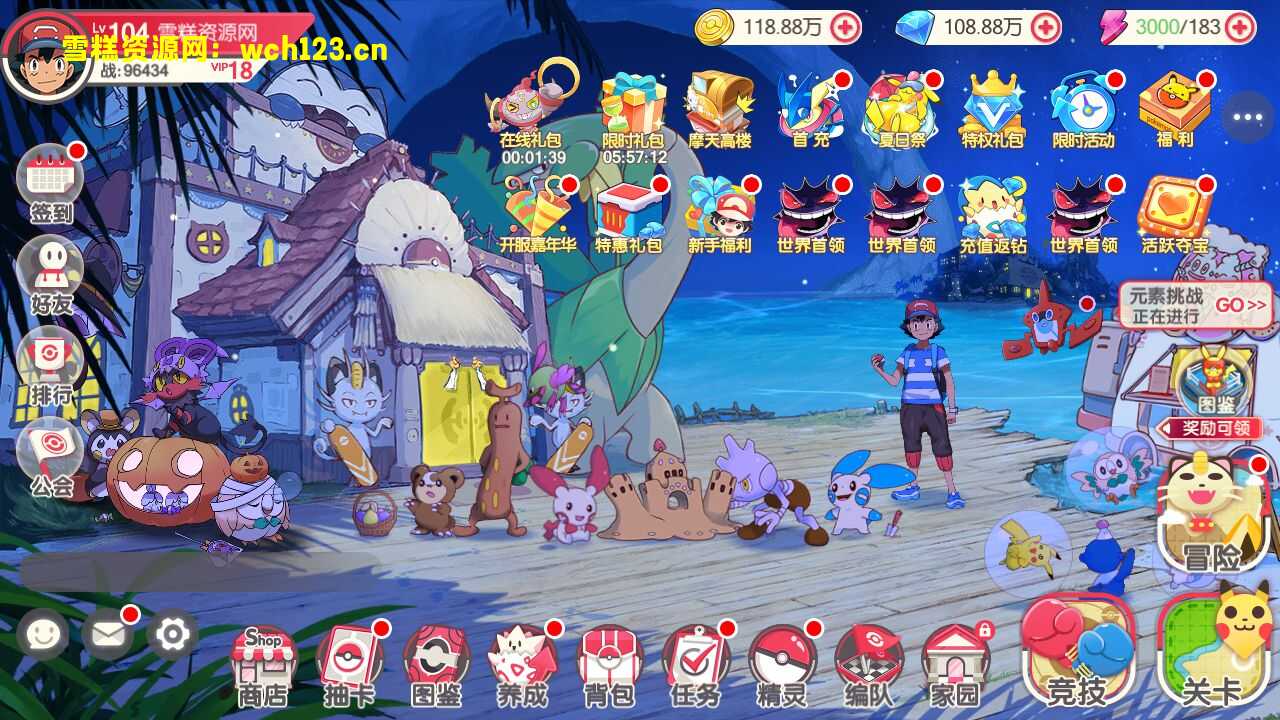
Task: Open the 签到 daily check-in
Action: click(x=50, y=182)
